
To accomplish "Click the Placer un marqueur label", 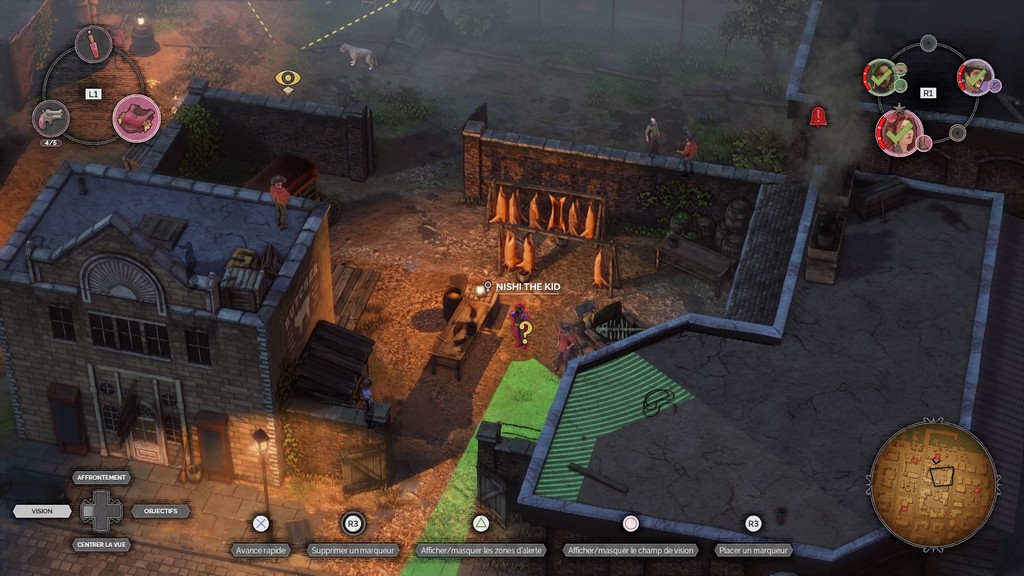I will [x=753, y=550].
